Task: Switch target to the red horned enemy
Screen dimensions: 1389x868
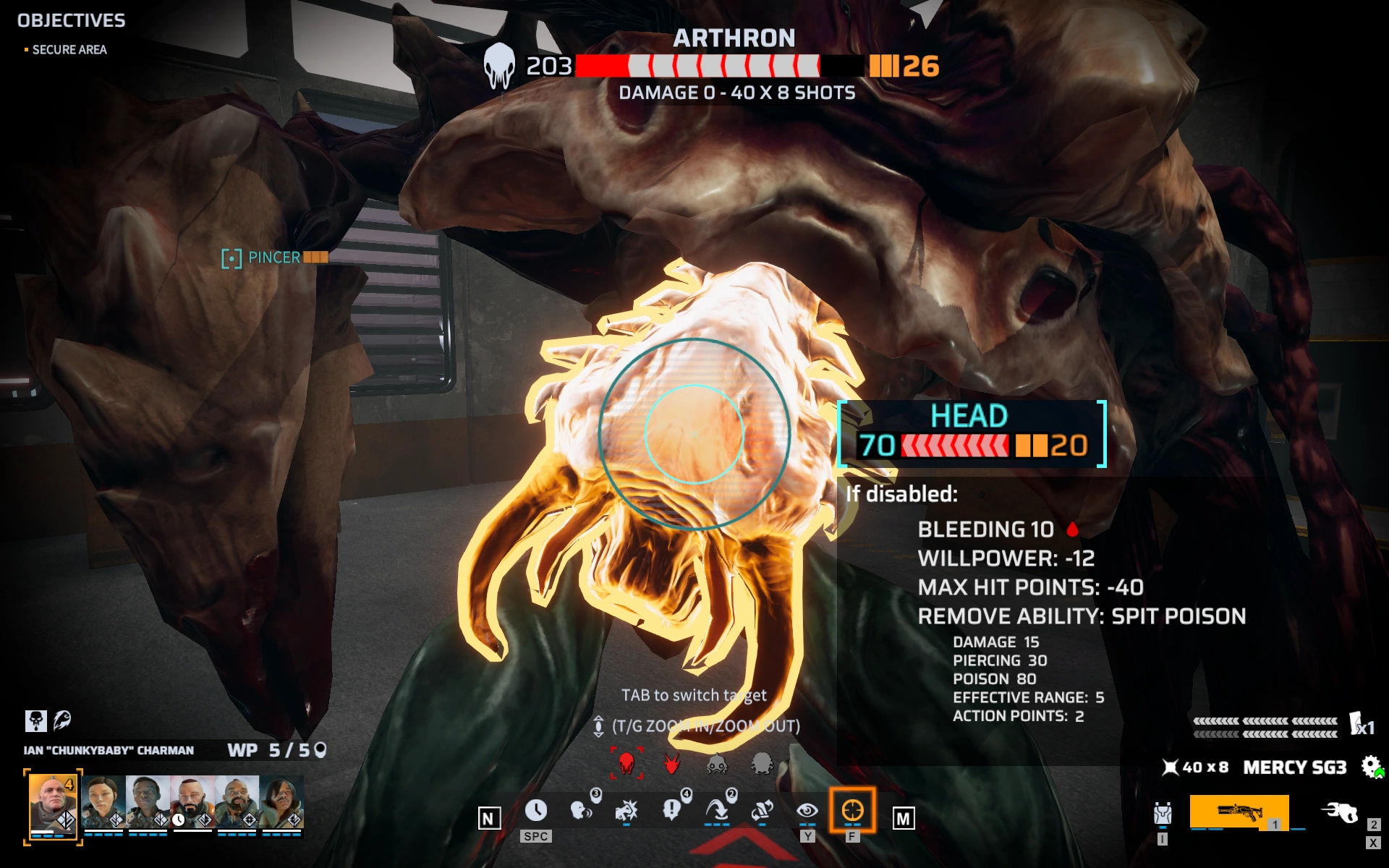Action: tap(672, 762)
